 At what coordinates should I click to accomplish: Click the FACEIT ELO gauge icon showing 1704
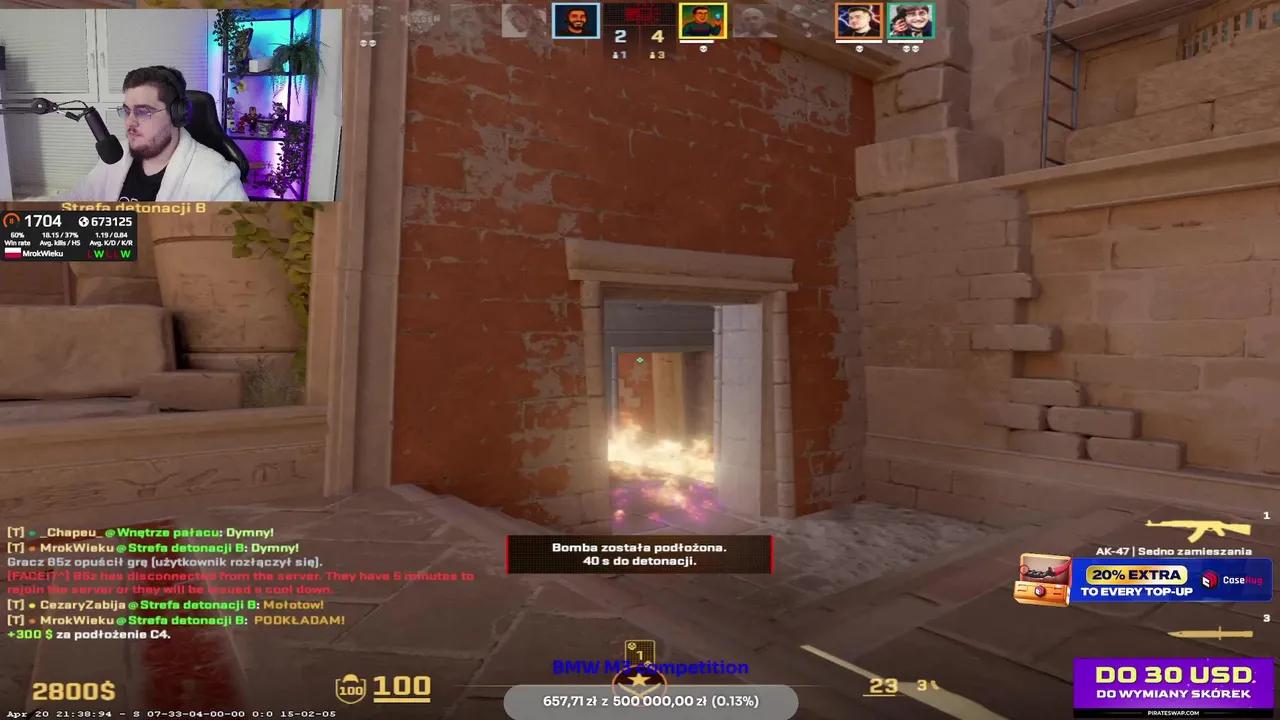point(13,220)
